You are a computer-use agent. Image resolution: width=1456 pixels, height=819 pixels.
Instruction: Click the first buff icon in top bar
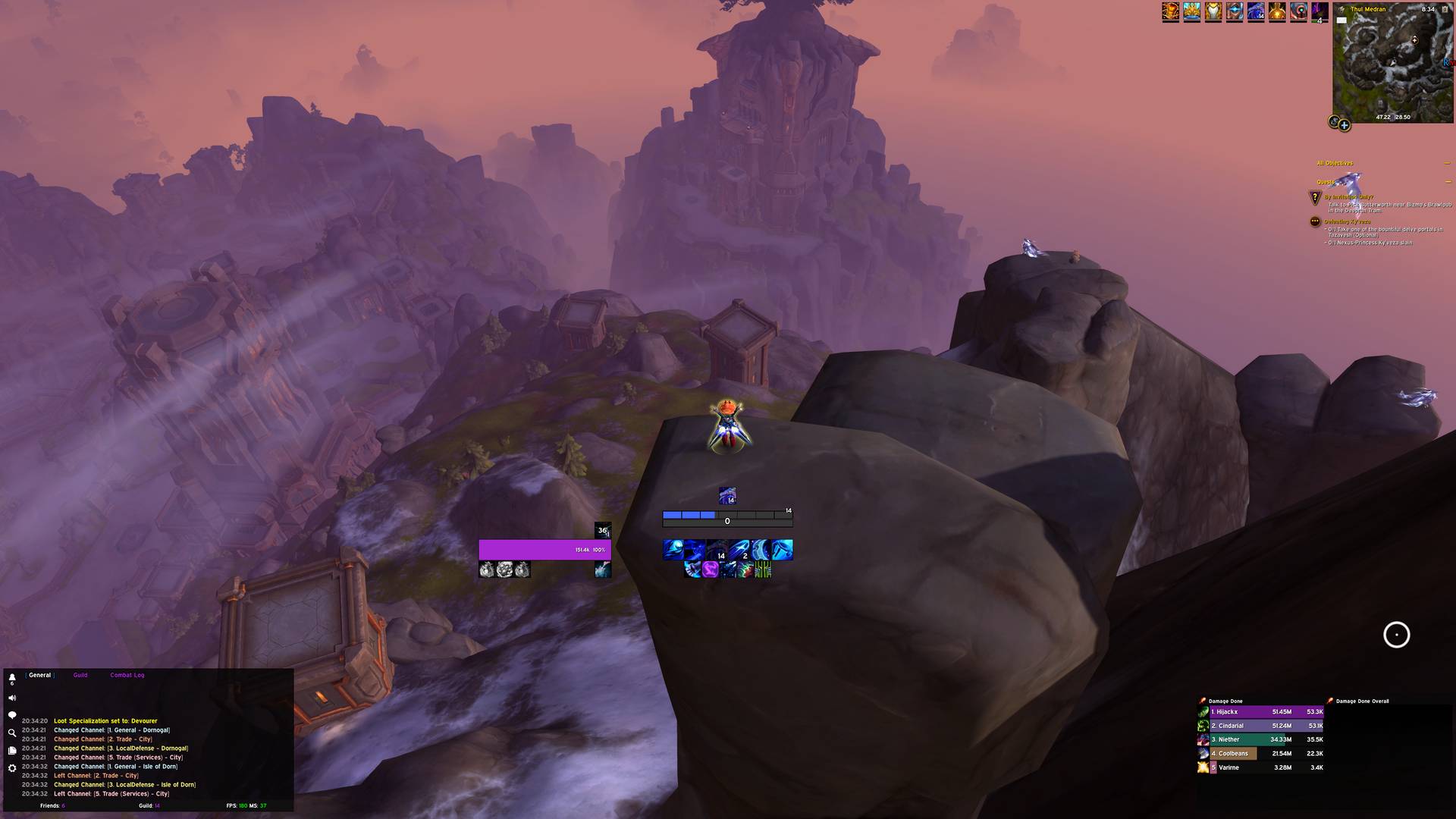[1170, 12]
